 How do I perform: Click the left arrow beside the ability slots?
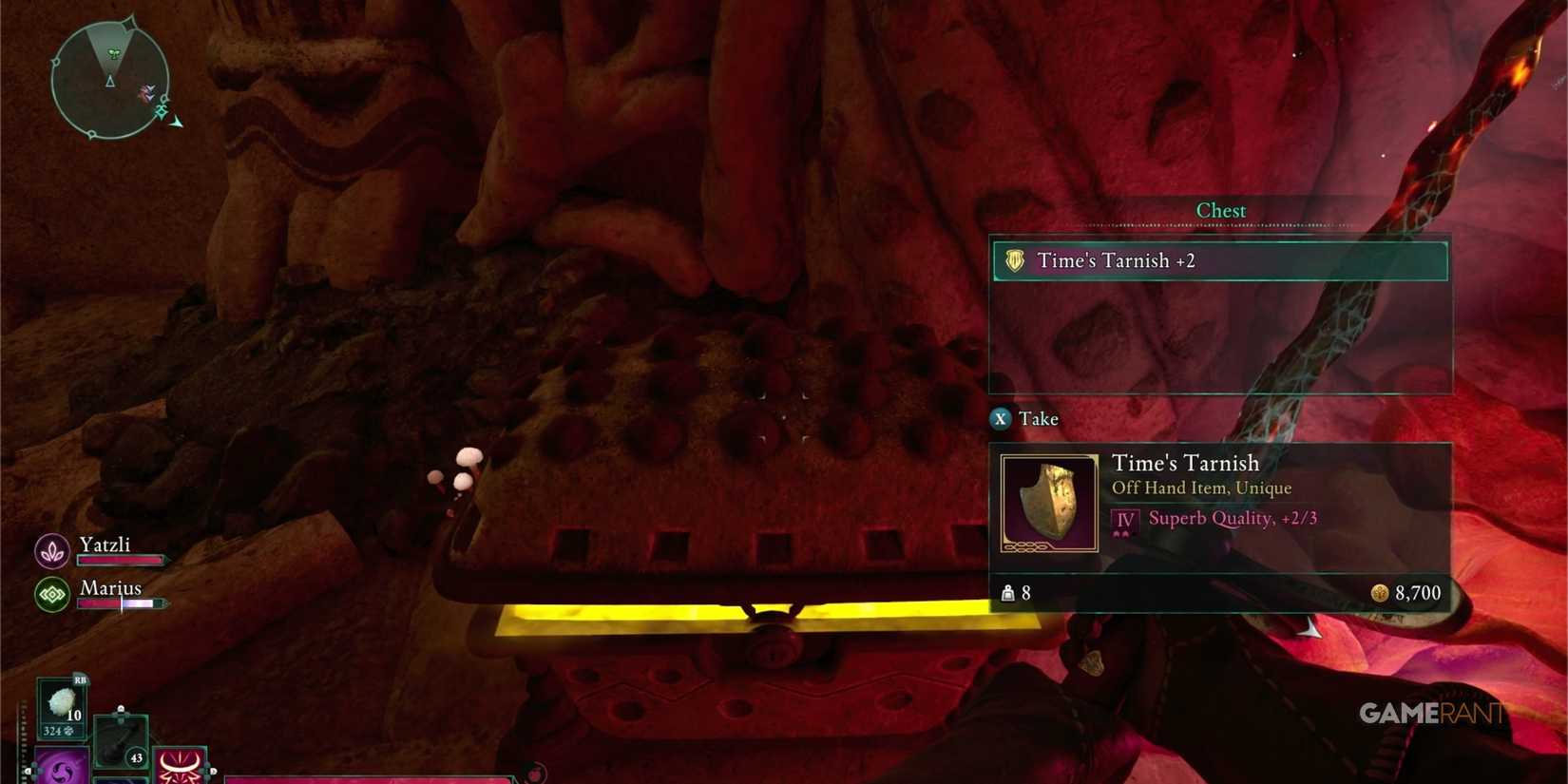28,771
